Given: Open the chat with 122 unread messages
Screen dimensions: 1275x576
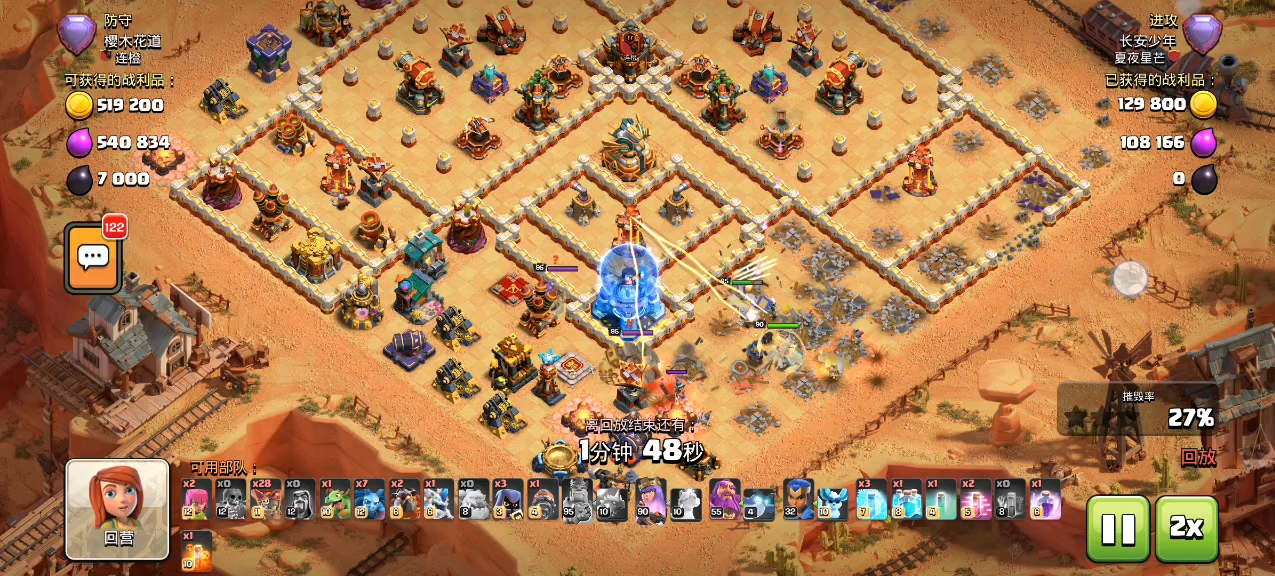Looking at the screenshot, I should [93, 258].
